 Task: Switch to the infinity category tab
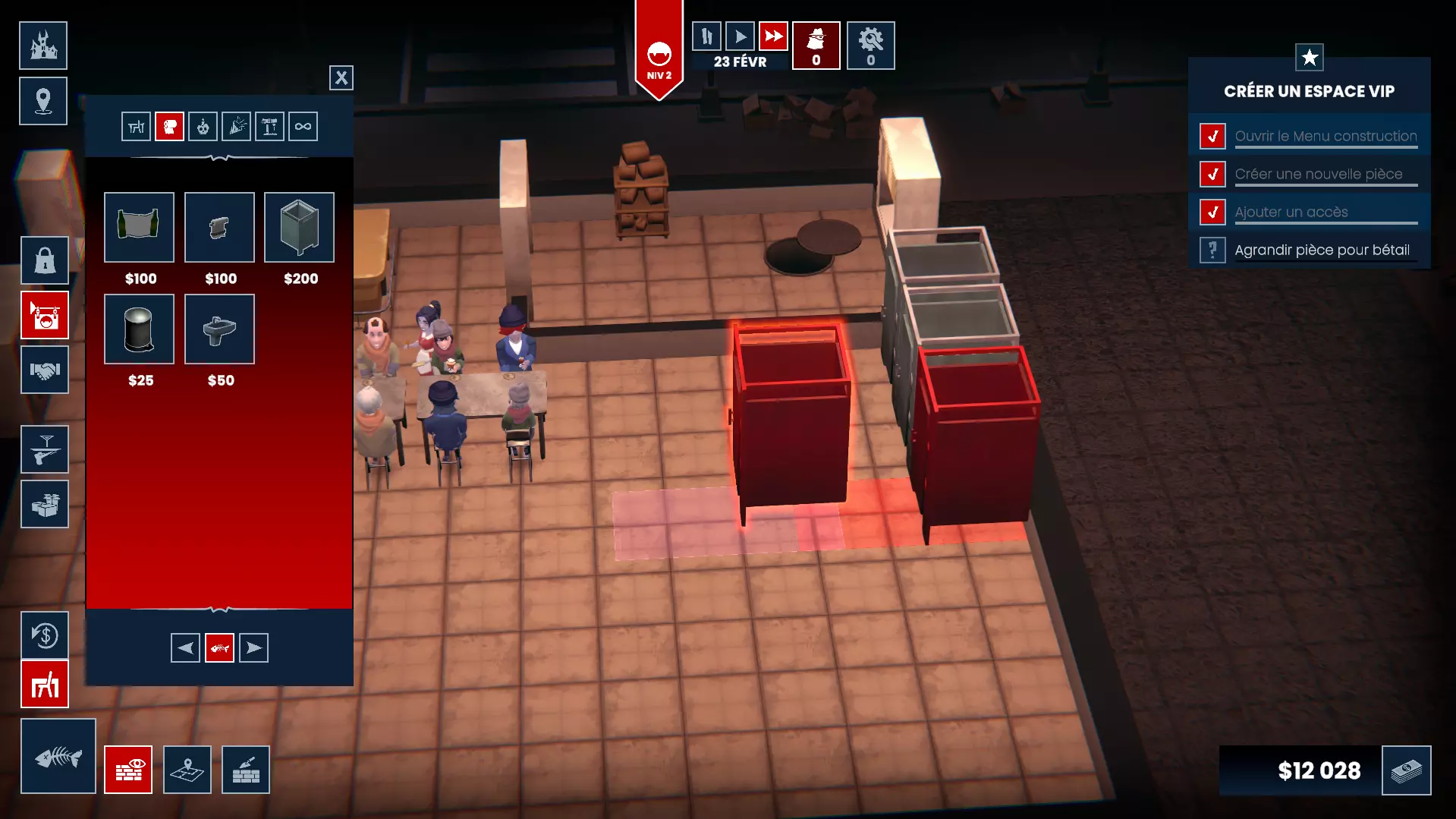click(x=303, y=127)
